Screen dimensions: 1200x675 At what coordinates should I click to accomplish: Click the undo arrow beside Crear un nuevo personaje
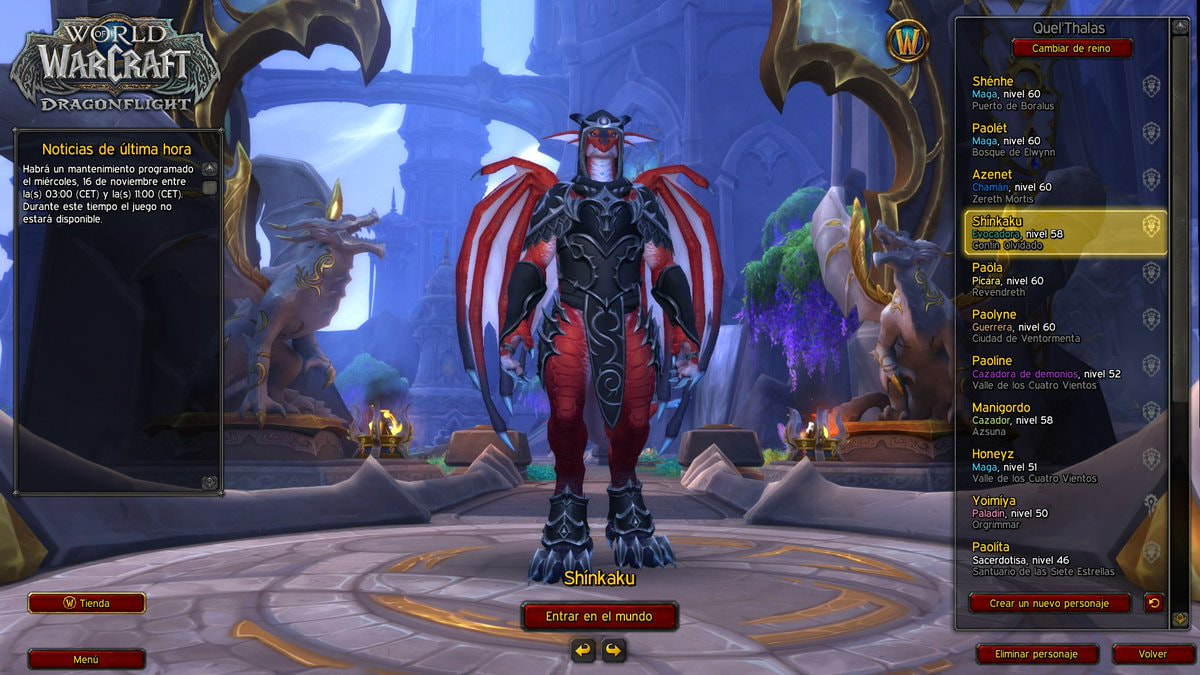pyautogui.click(x=1153, y=603)
